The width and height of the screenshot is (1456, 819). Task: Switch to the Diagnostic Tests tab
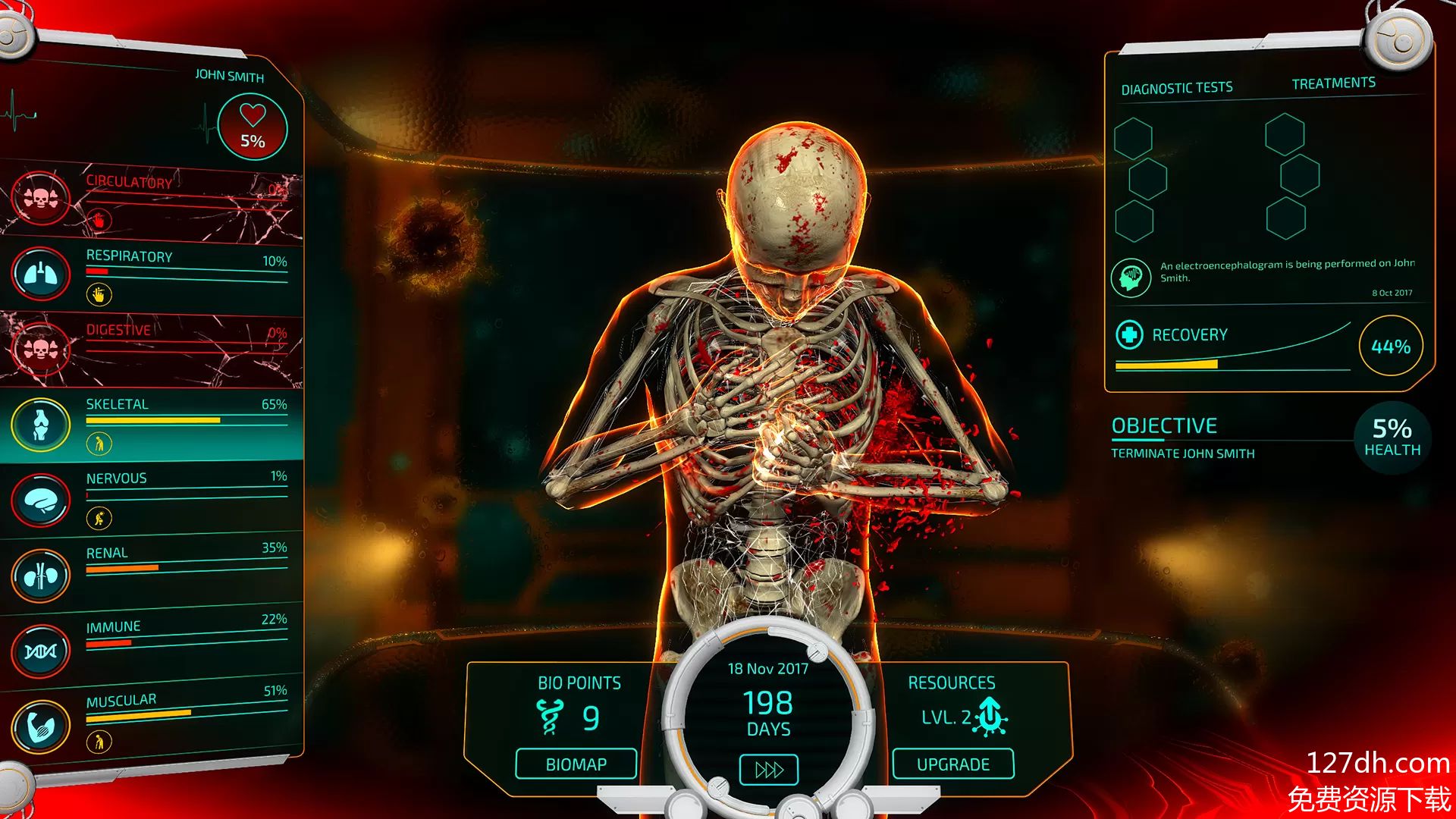1177,89
